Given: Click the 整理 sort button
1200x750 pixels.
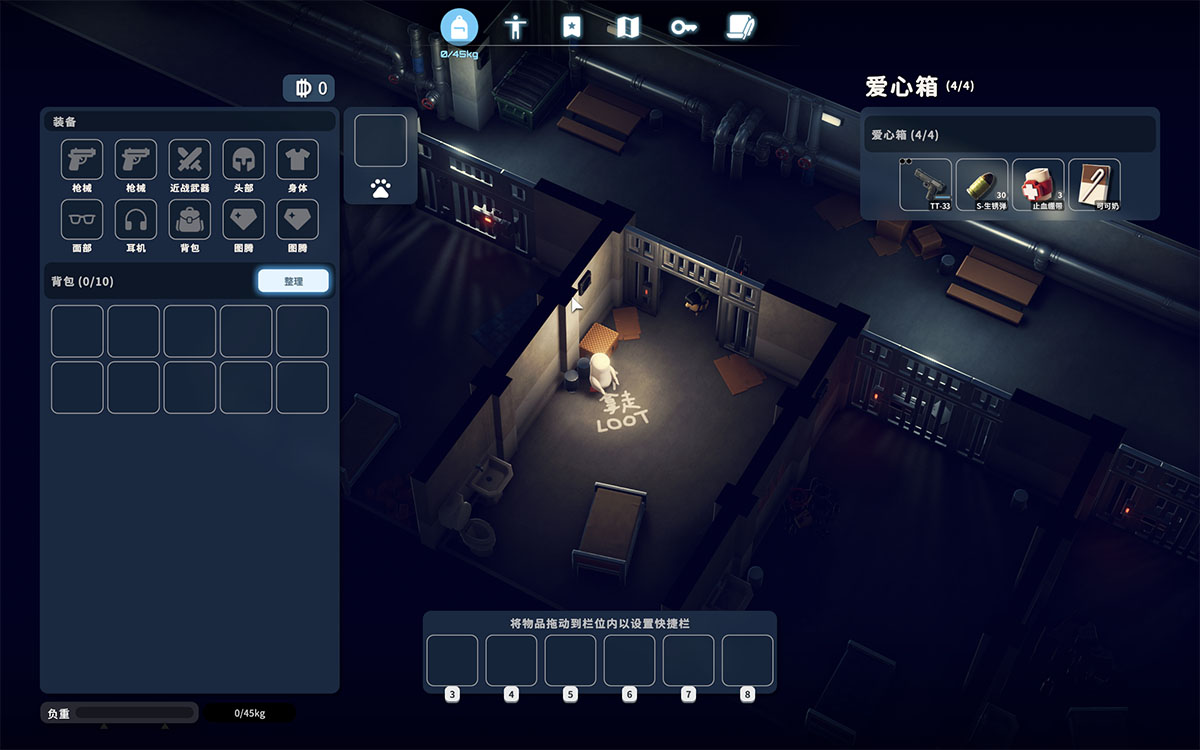Looking at the screenshot, I should click(293, 281).
